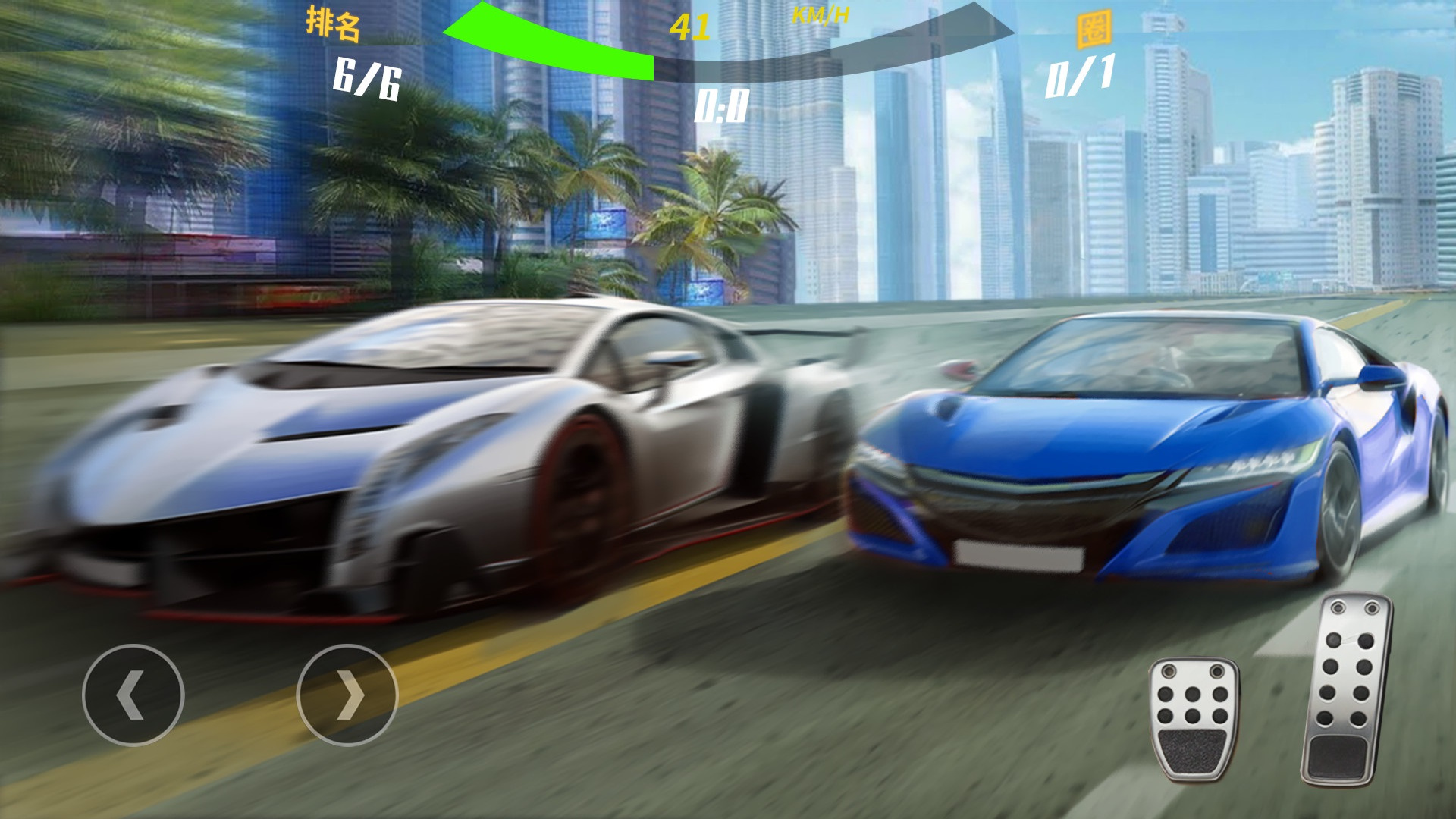
Task: Click the 0:0 race timer
Action: (720, 106)
